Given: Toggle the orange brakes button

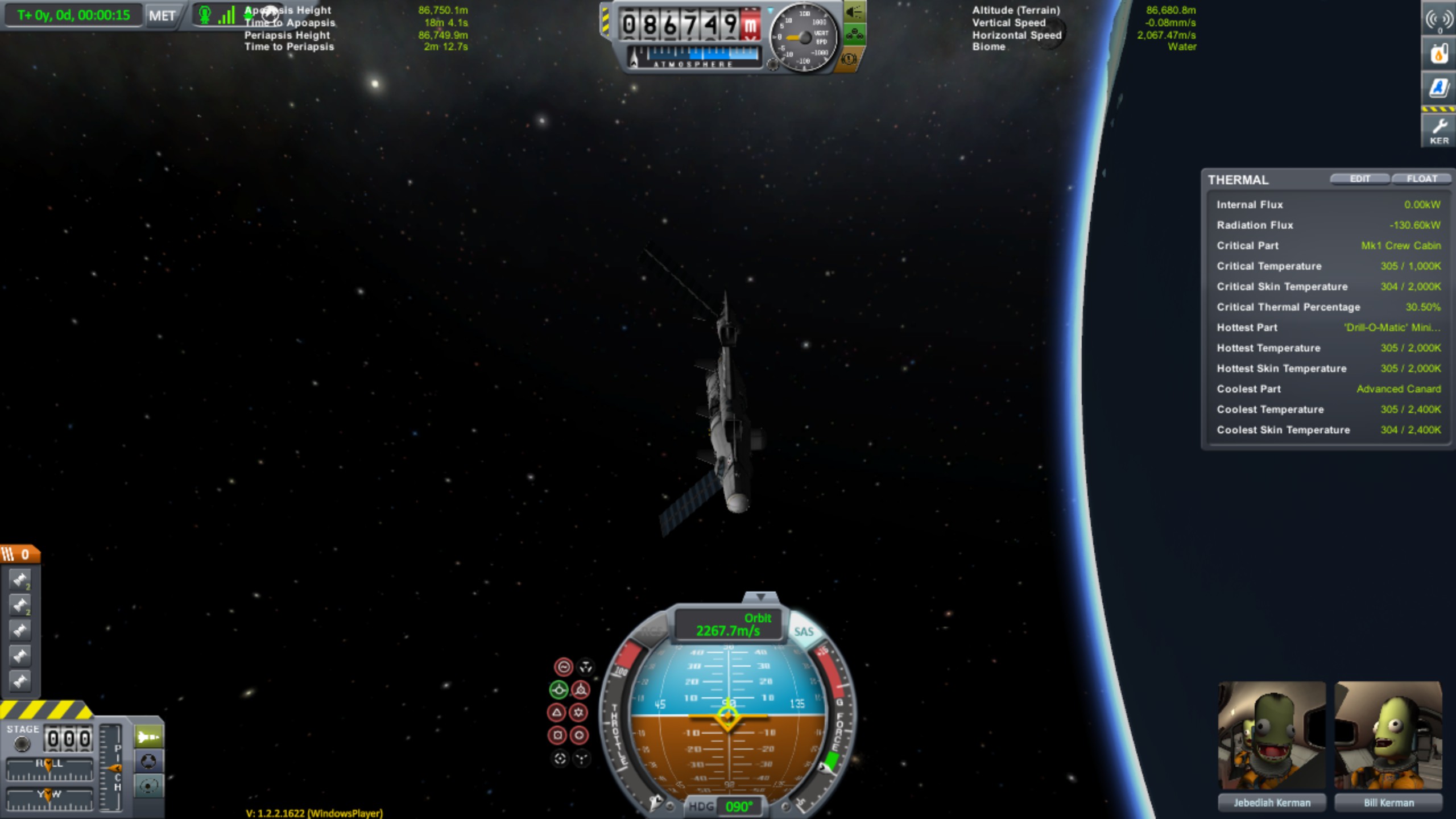Looking at the screenshot, I should pos(849,58).
